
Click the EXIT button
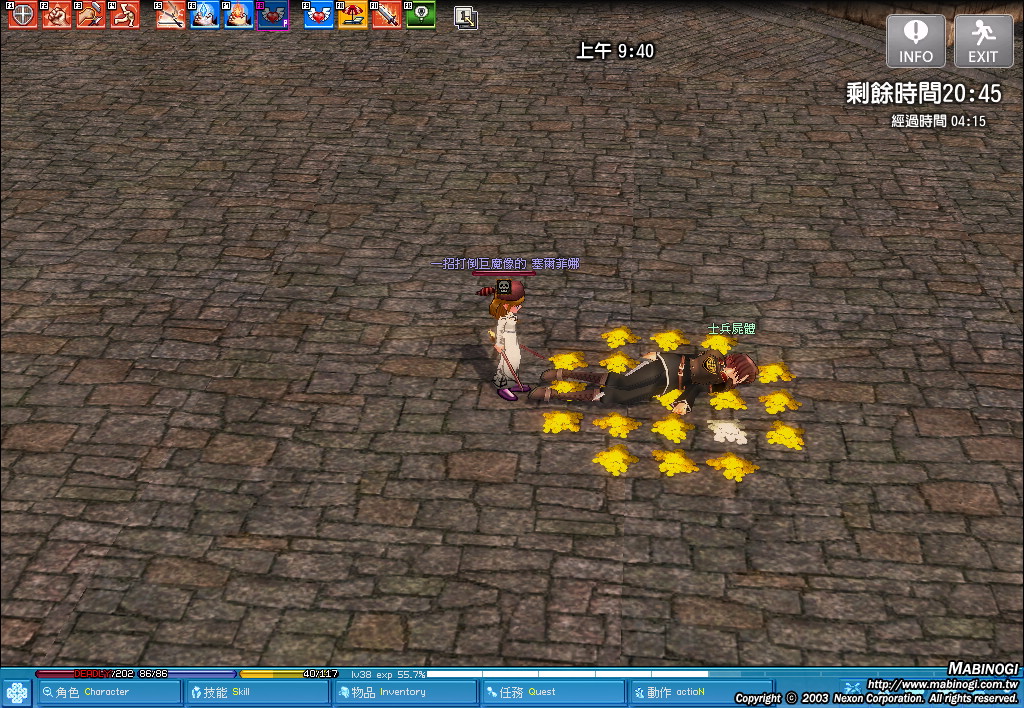click(983, 42)
